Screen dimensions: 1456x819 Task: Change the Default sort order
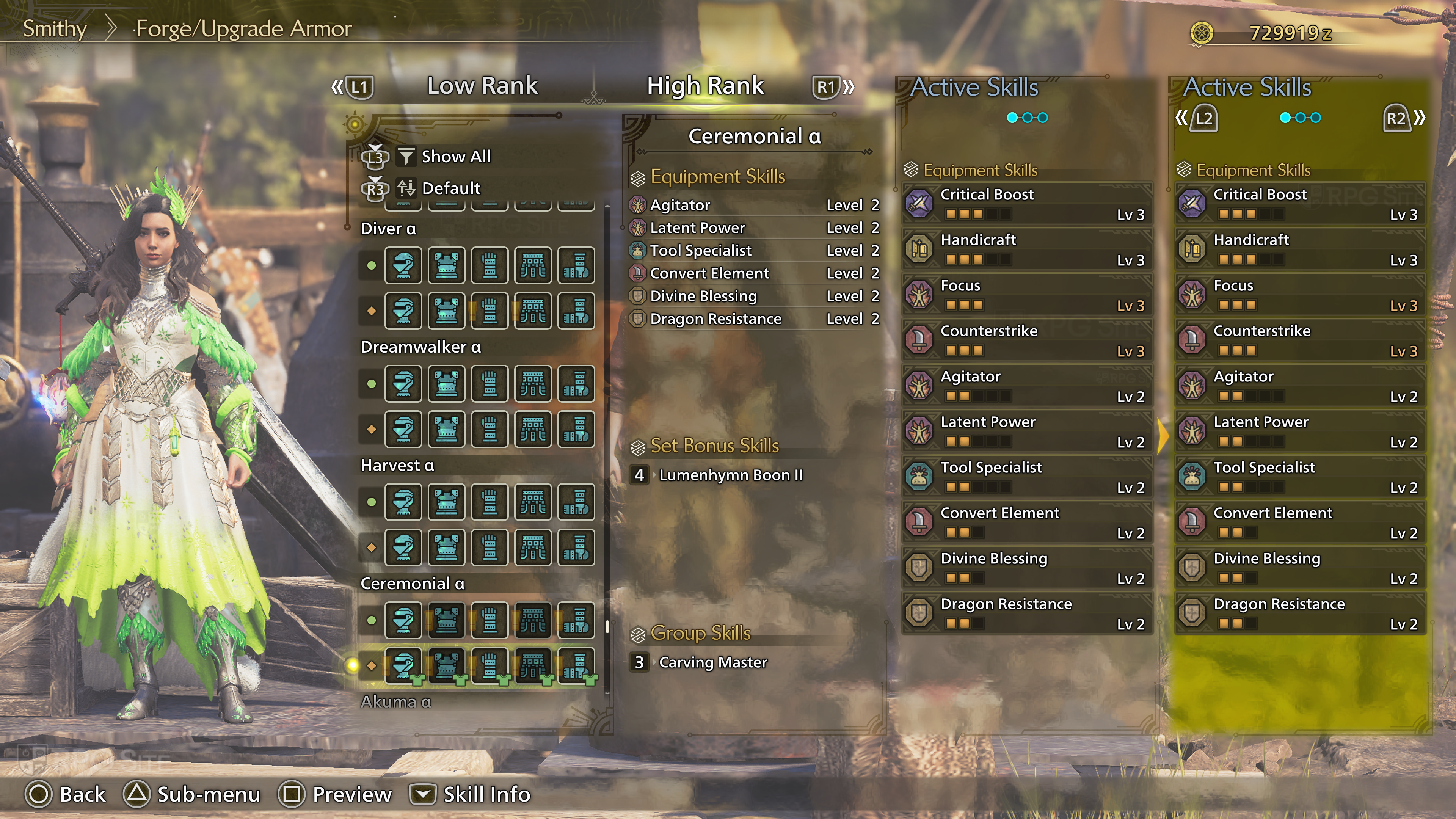coord(450,188)
